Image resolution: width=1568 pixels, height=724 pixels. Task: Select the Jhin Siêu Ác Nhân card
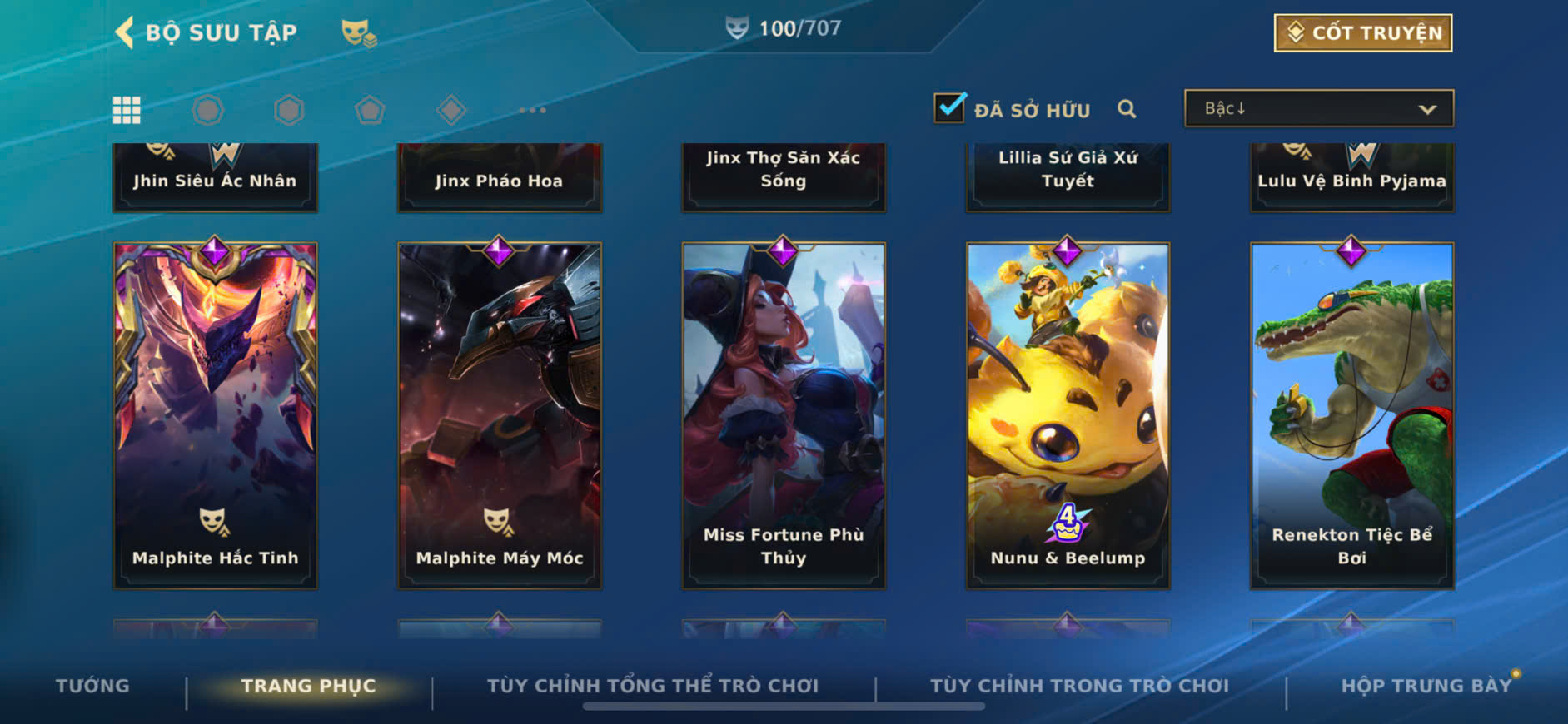click(215, 178)
